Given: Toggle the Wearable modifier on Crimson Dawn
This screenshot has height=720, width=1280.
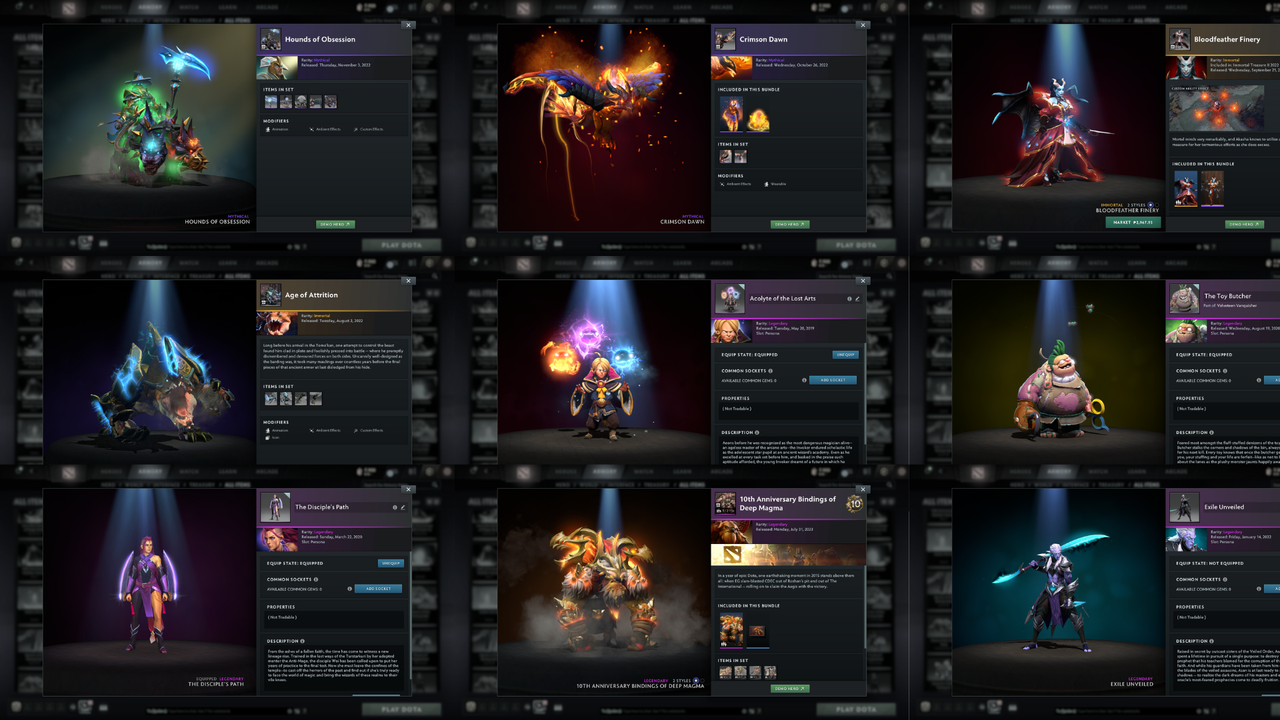Looking at the screenshot, I should (x=766, y=184).
